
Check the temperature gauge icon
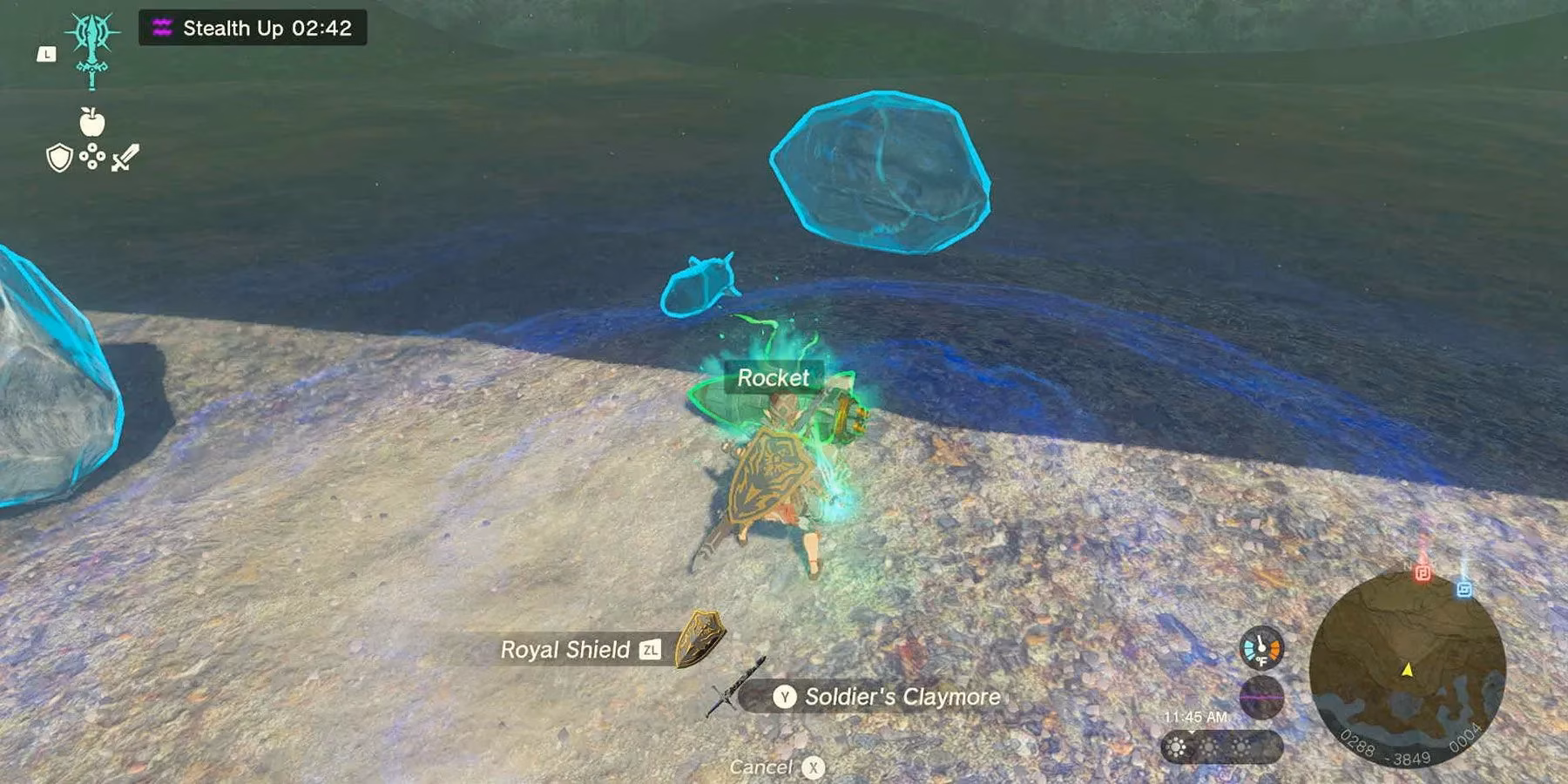point(1260,649)
